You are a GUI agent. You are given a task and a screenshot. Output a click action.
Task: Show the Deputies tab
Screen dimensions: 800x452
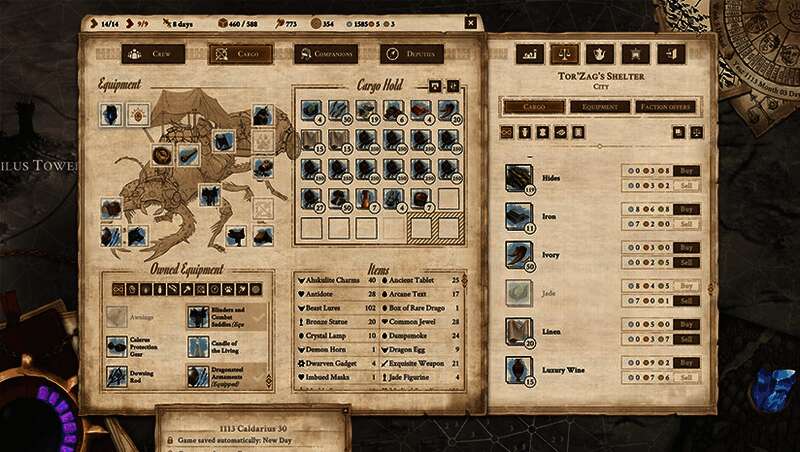[412, 54]
